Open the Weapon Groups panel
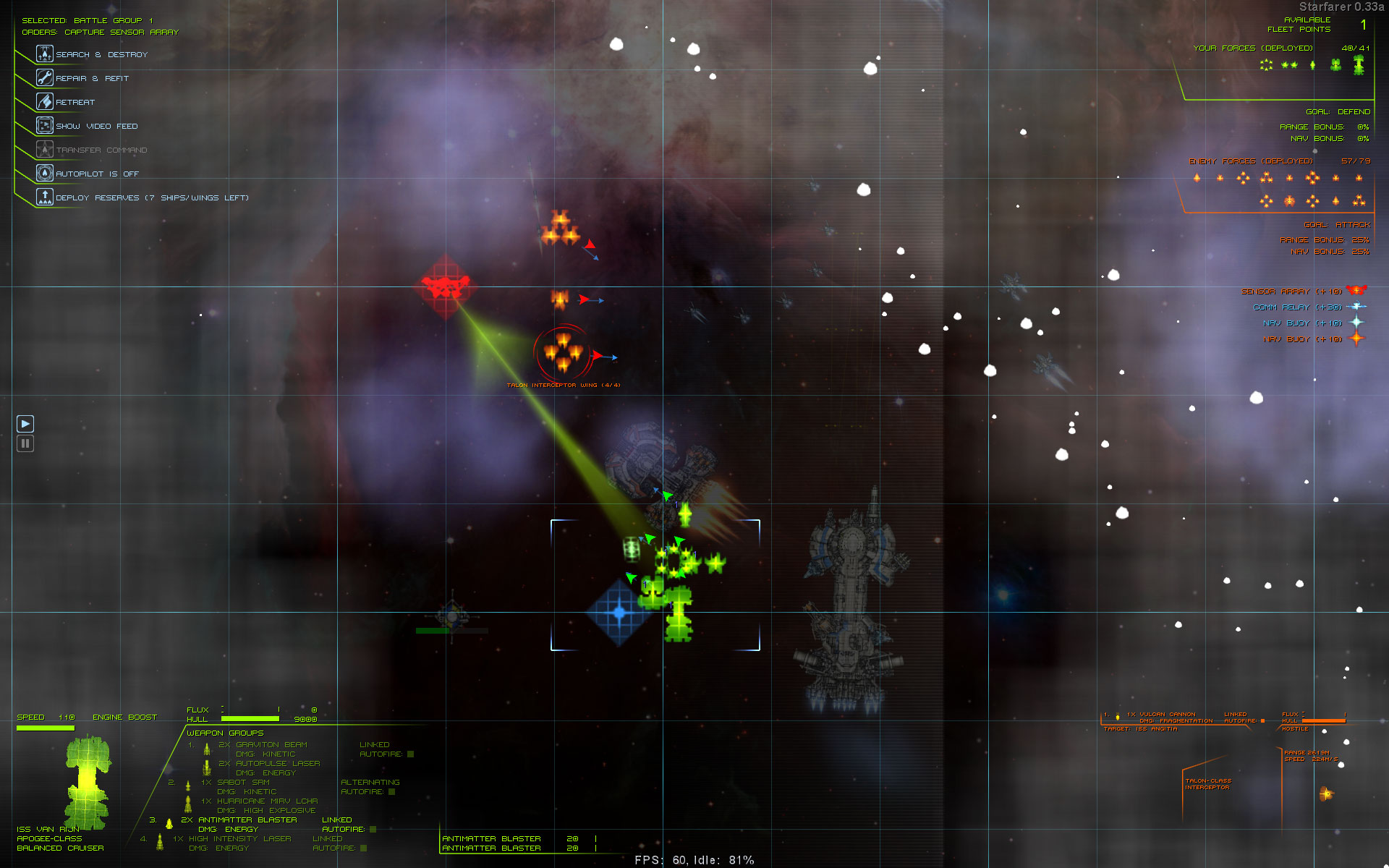The height and width of the screenshot is (868, 1389). point(224,733)
